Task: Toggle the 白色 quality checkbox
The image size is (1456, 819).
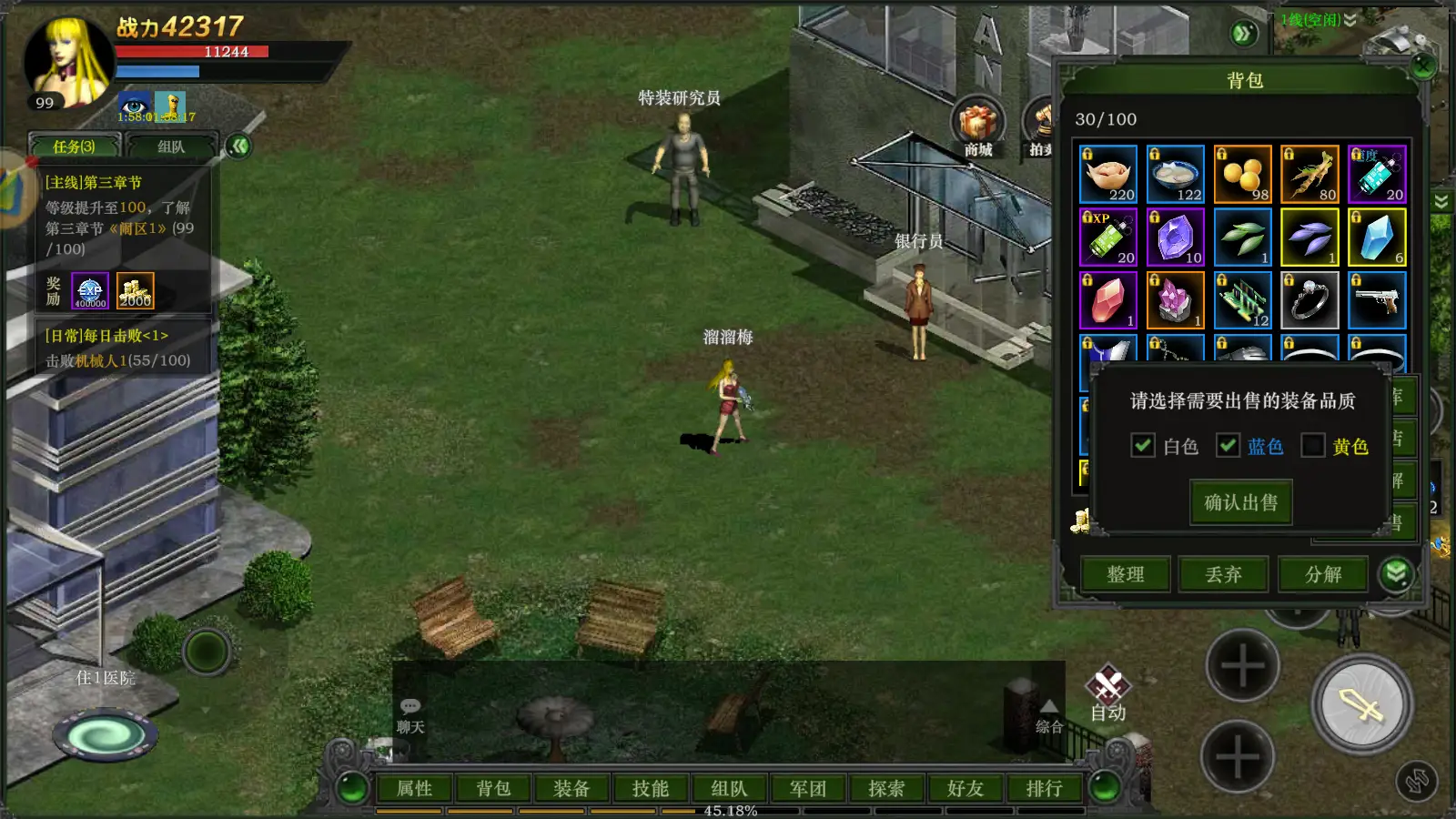Action: (x=1143, y=445)
